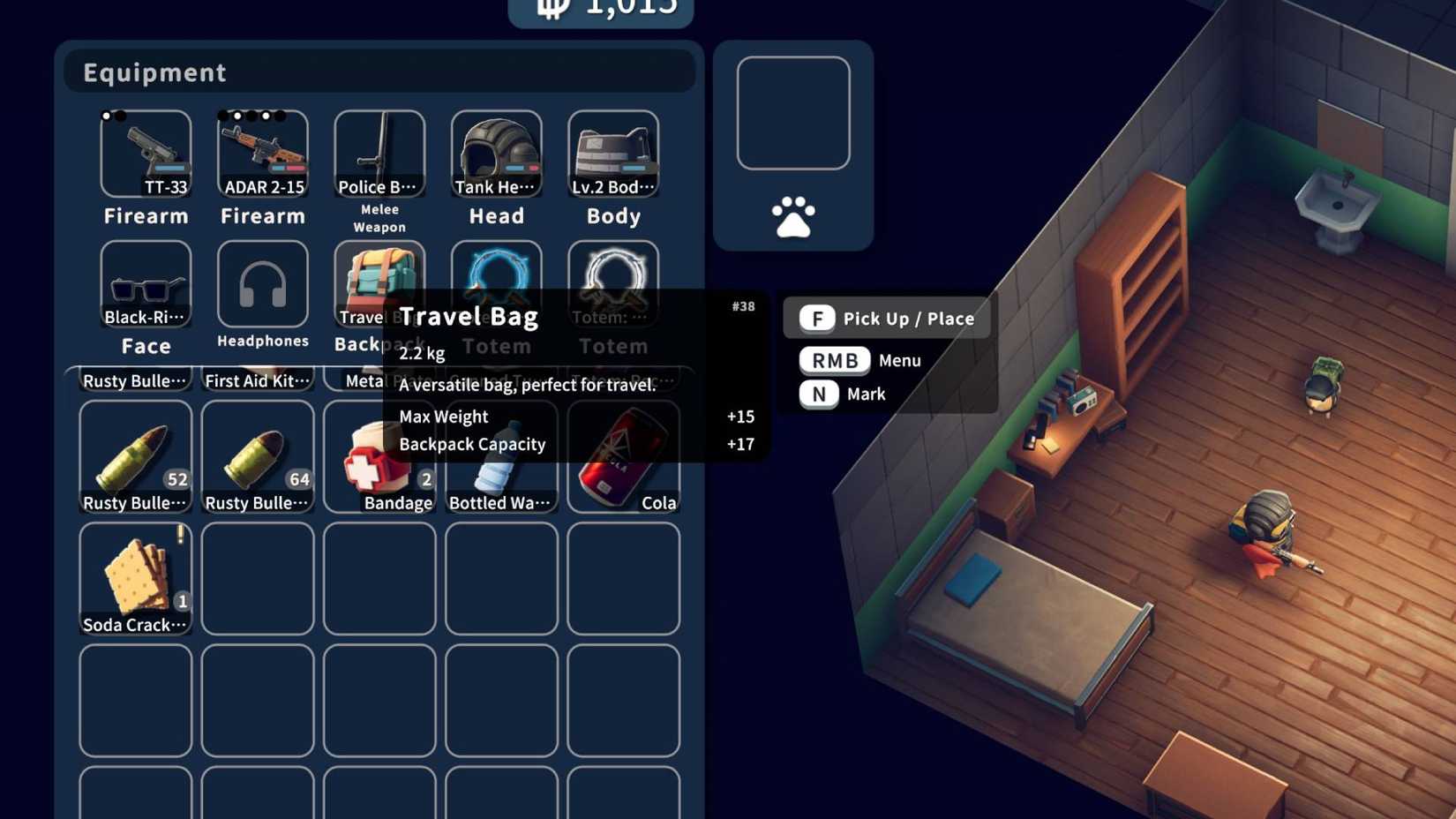The image size is (1456, 819).
Task: Click the Equipment panel header
Action: coord(154,72)
